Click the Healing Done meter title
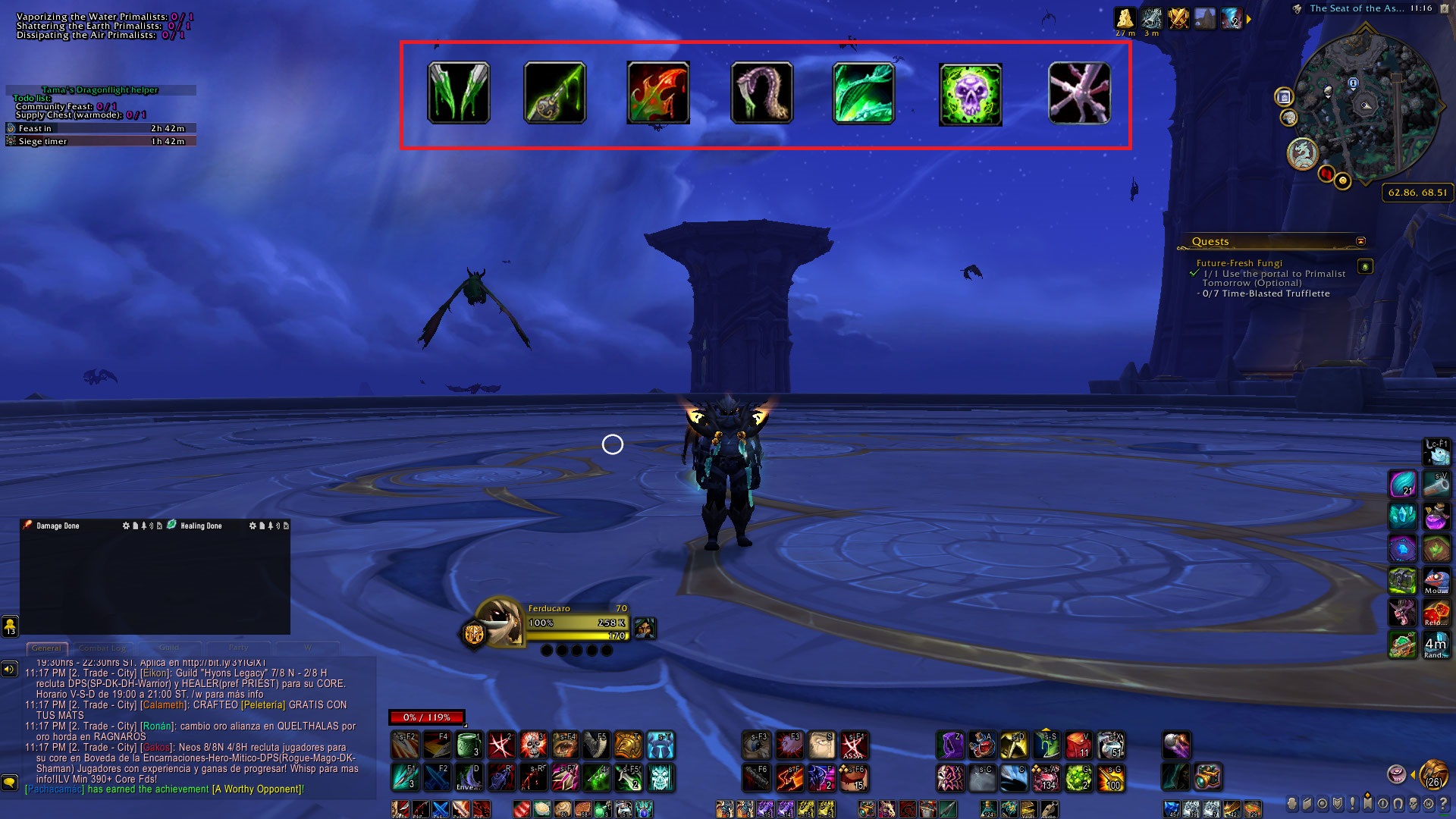The height and width of the screenshot is (819, 1456). 201,526
